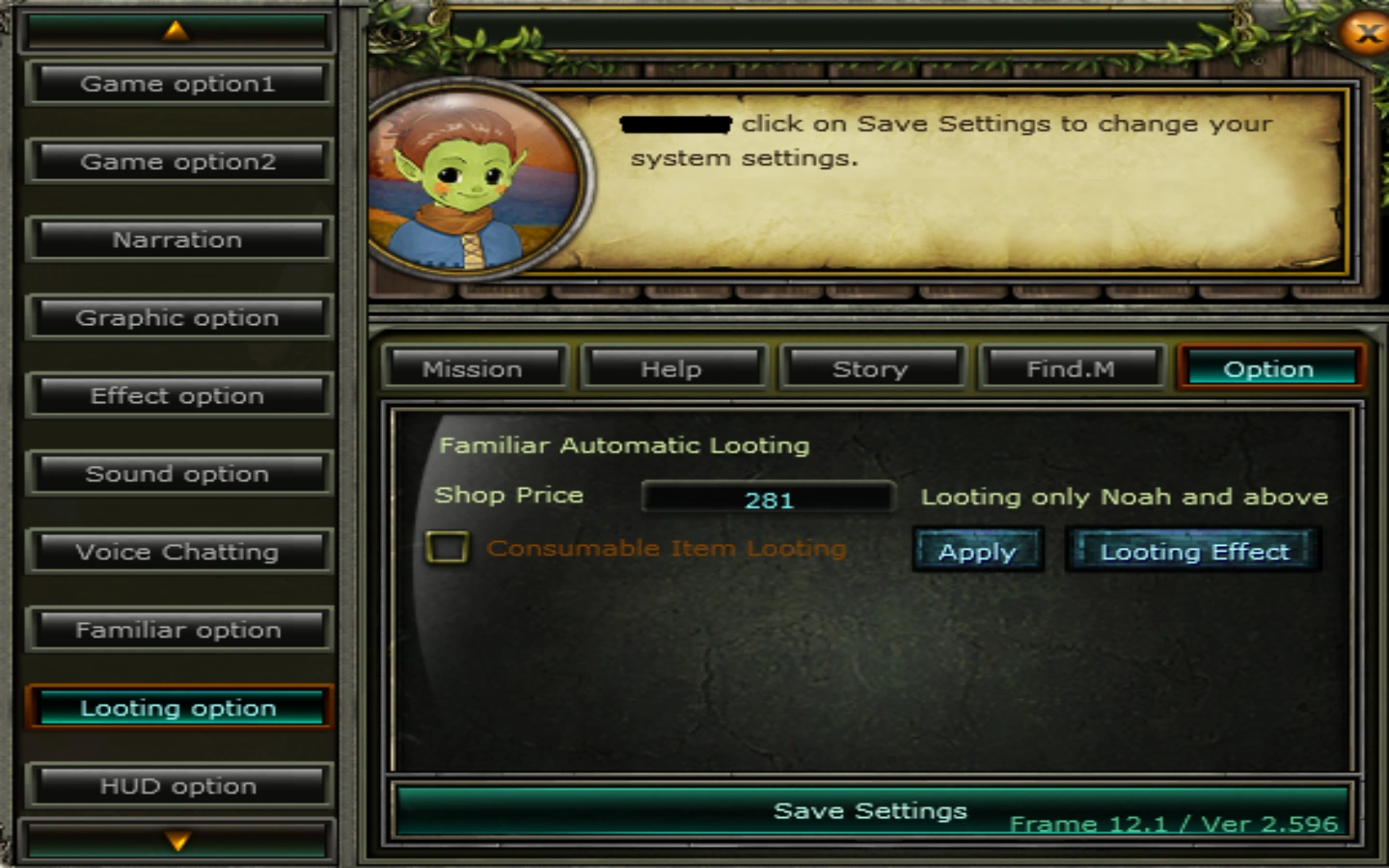Screen dimensions: 1389x868
Task: Open the Sound option settings
Action: [179, 474]
